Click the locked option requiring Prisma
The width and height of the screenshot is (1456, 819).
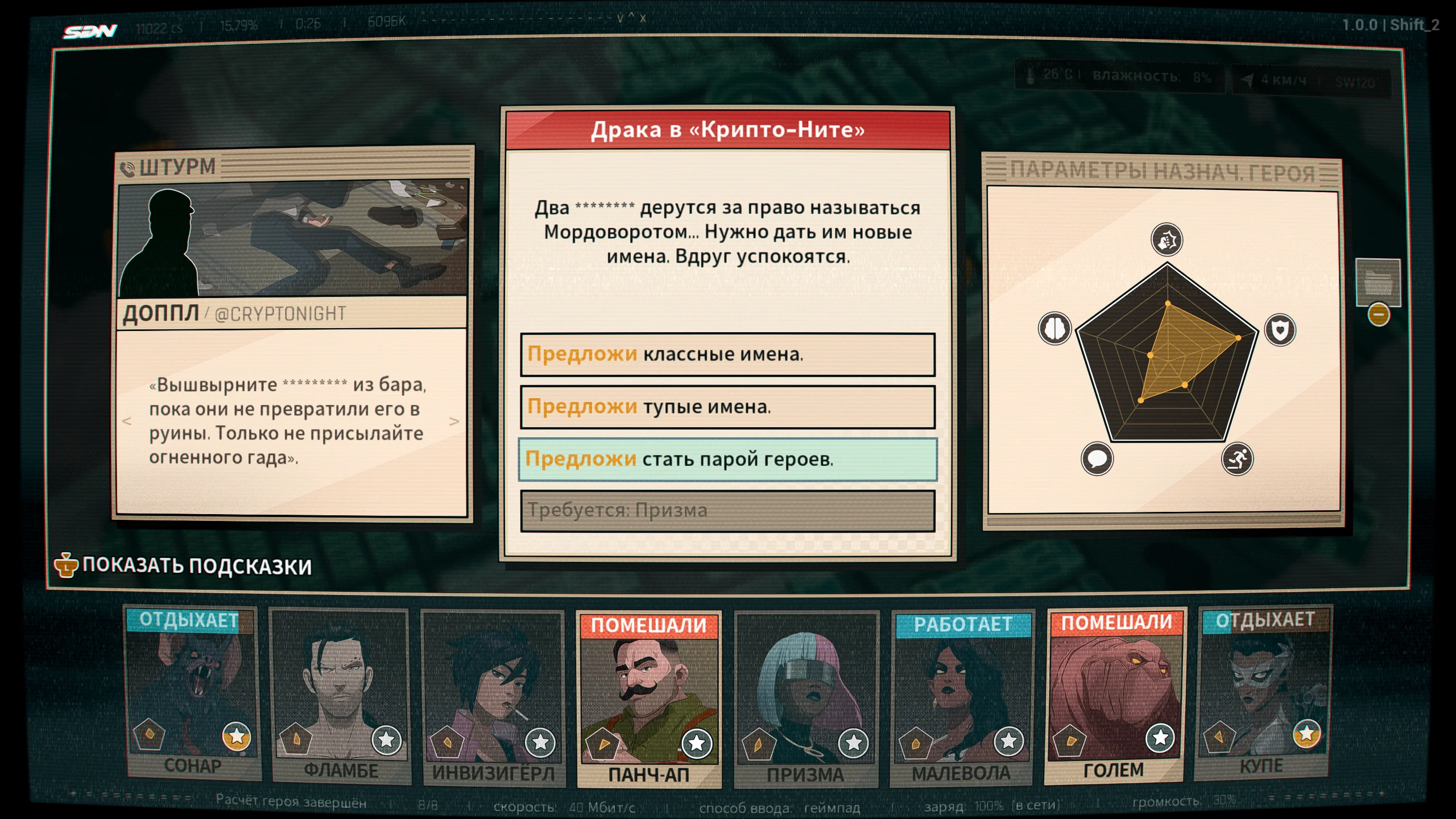click(727, 511)
